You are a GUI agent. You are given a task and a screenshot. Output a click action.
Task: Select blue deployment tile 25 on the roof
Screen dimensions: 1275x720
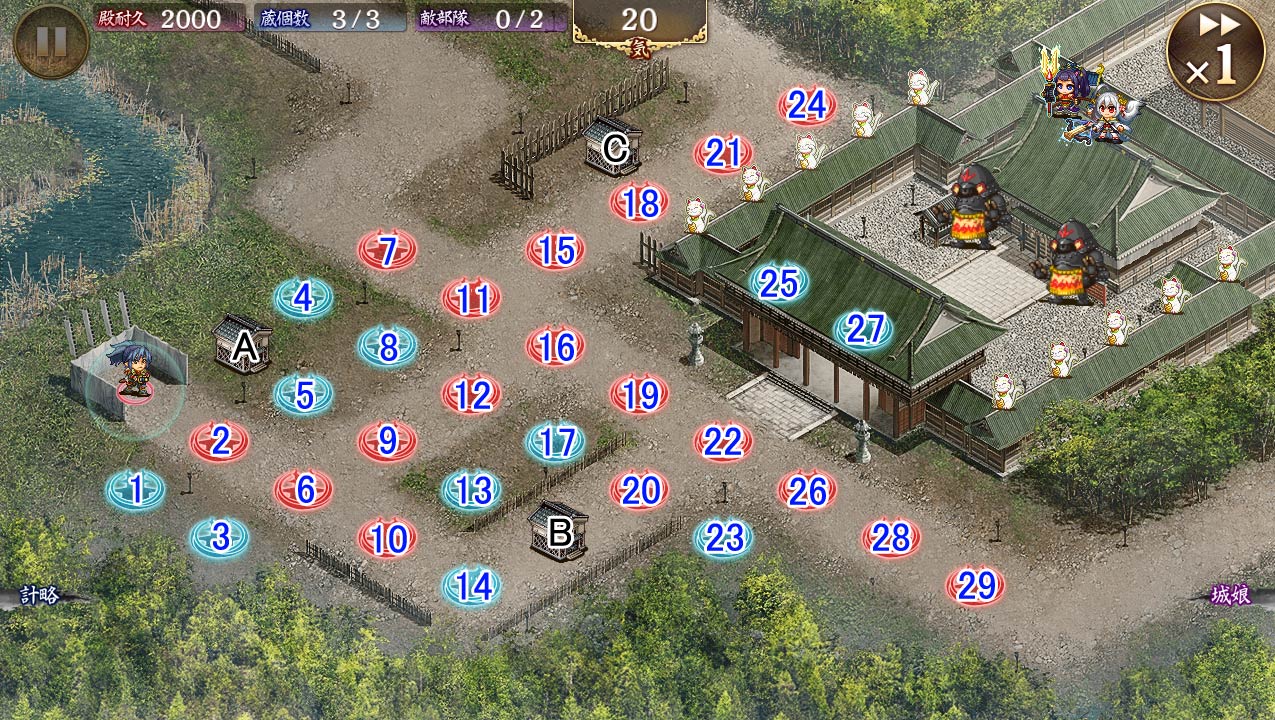pyautogui.click(x=779, y=284)
